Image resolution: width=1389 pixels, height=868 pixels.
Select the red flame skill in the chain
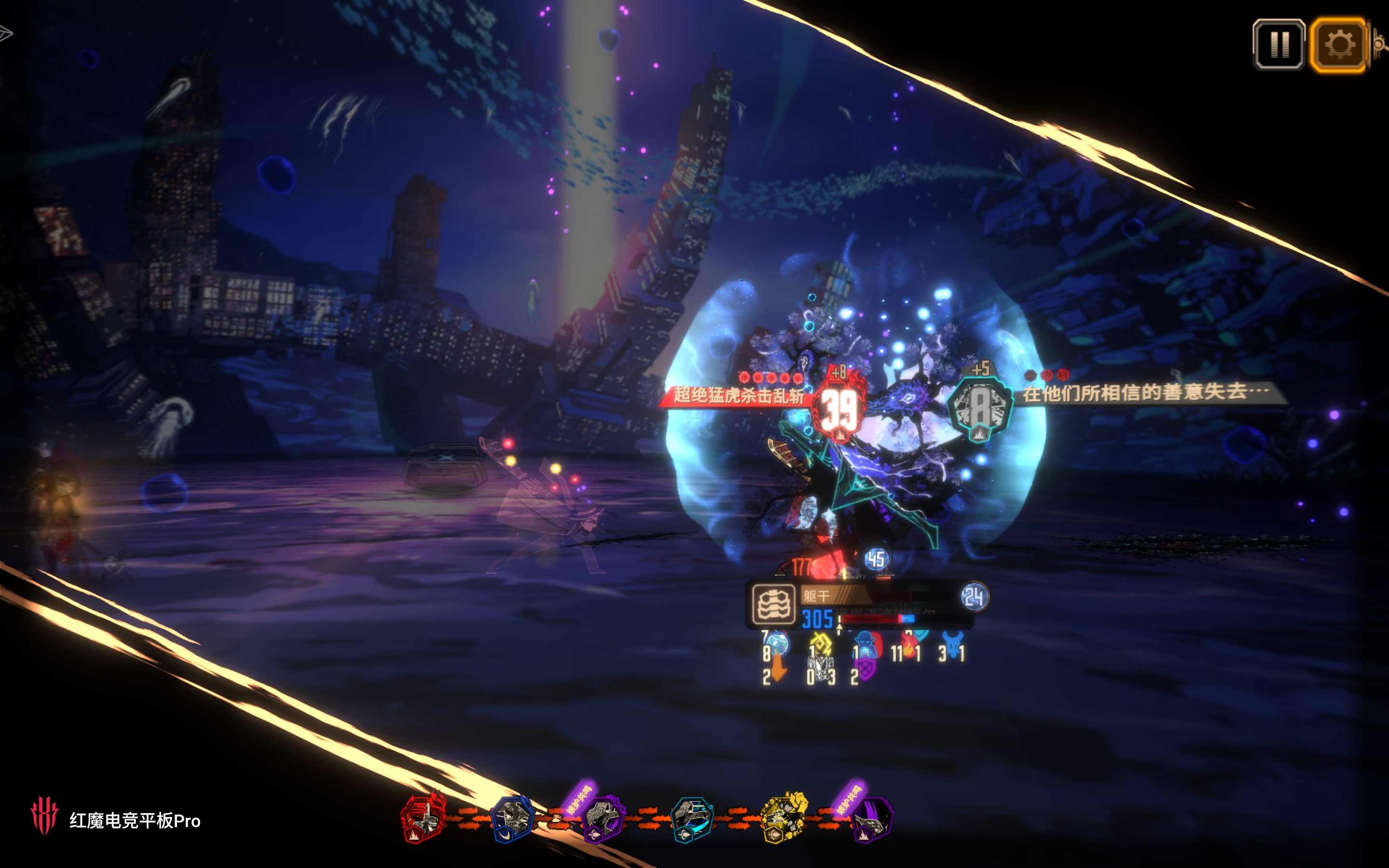coord(423,817)
